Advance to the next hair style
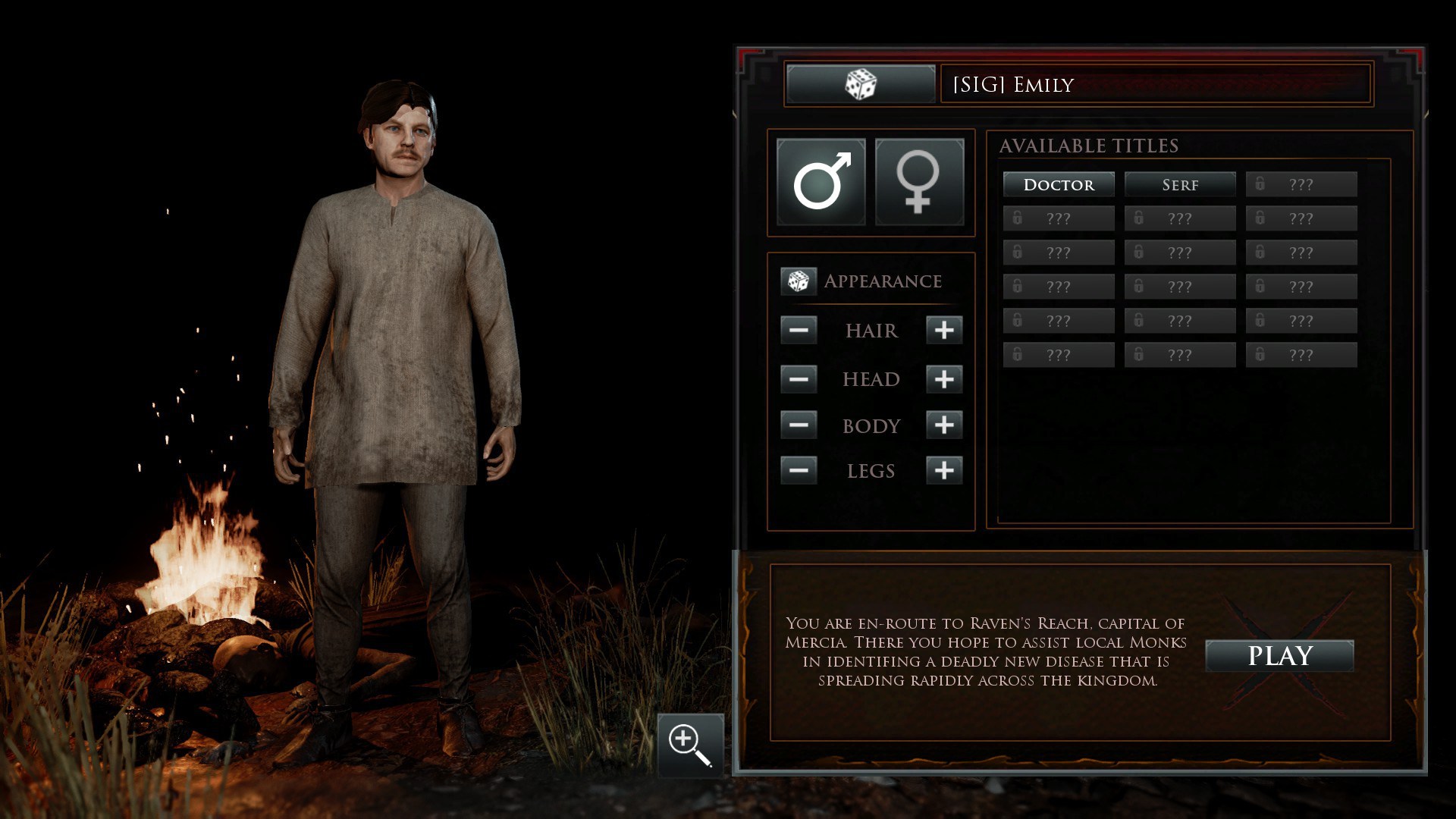This screenshot has height=819, width=1456. click(x=944, y=331)
